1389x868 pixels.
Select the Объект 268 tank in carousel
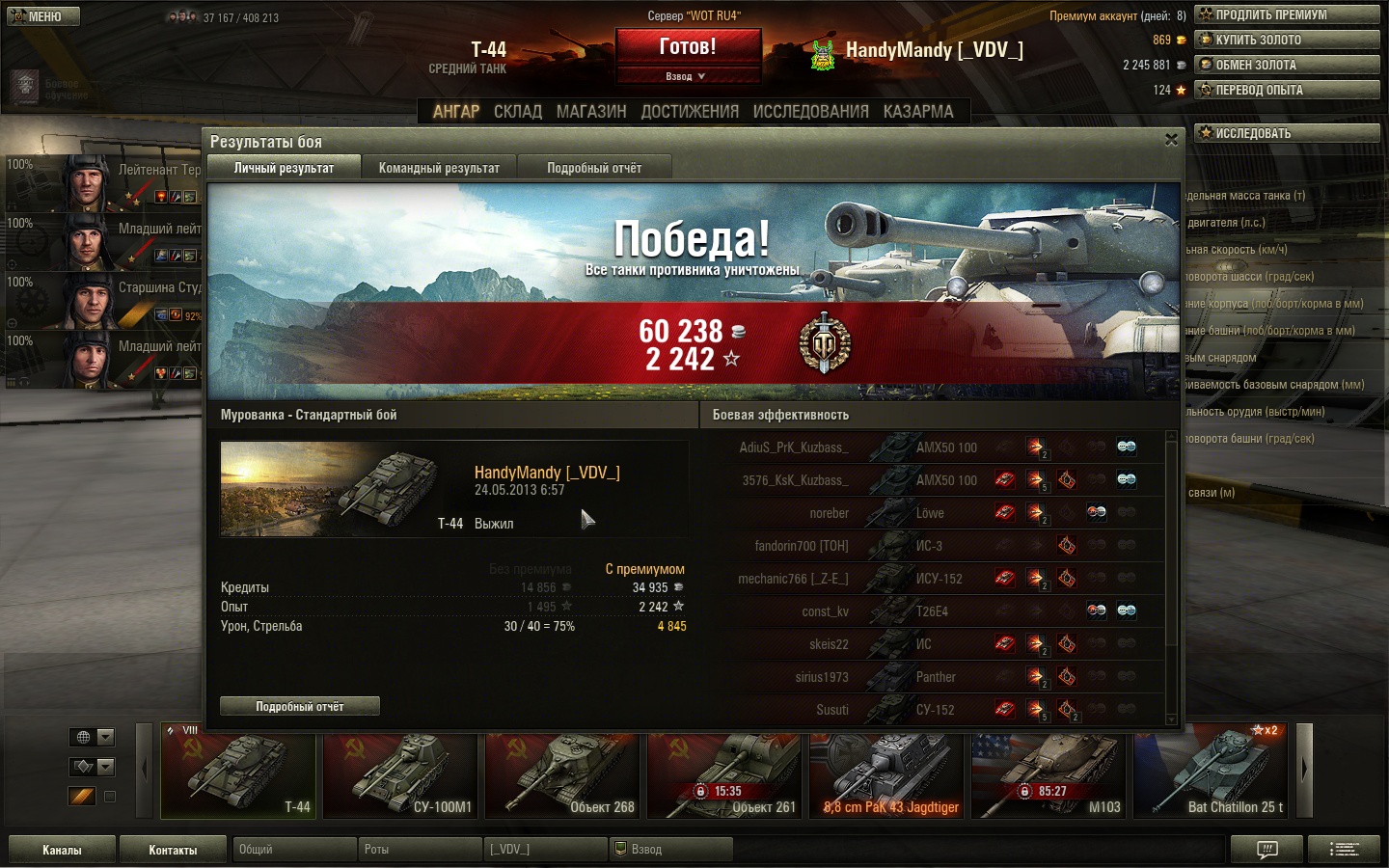point(562,772)
